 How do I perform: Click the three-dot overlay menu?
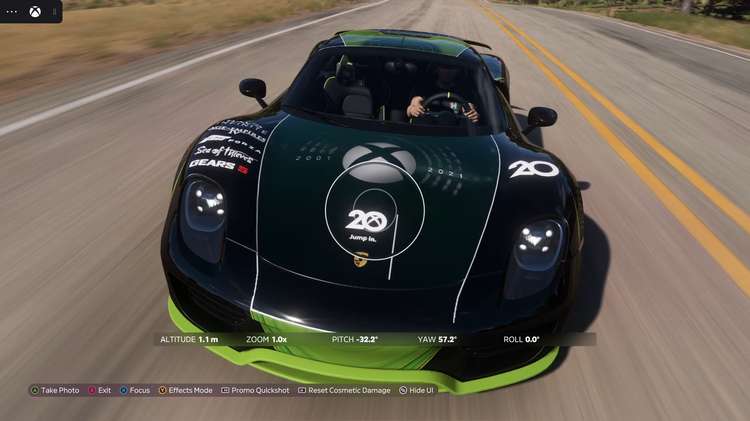coord(13,12)
